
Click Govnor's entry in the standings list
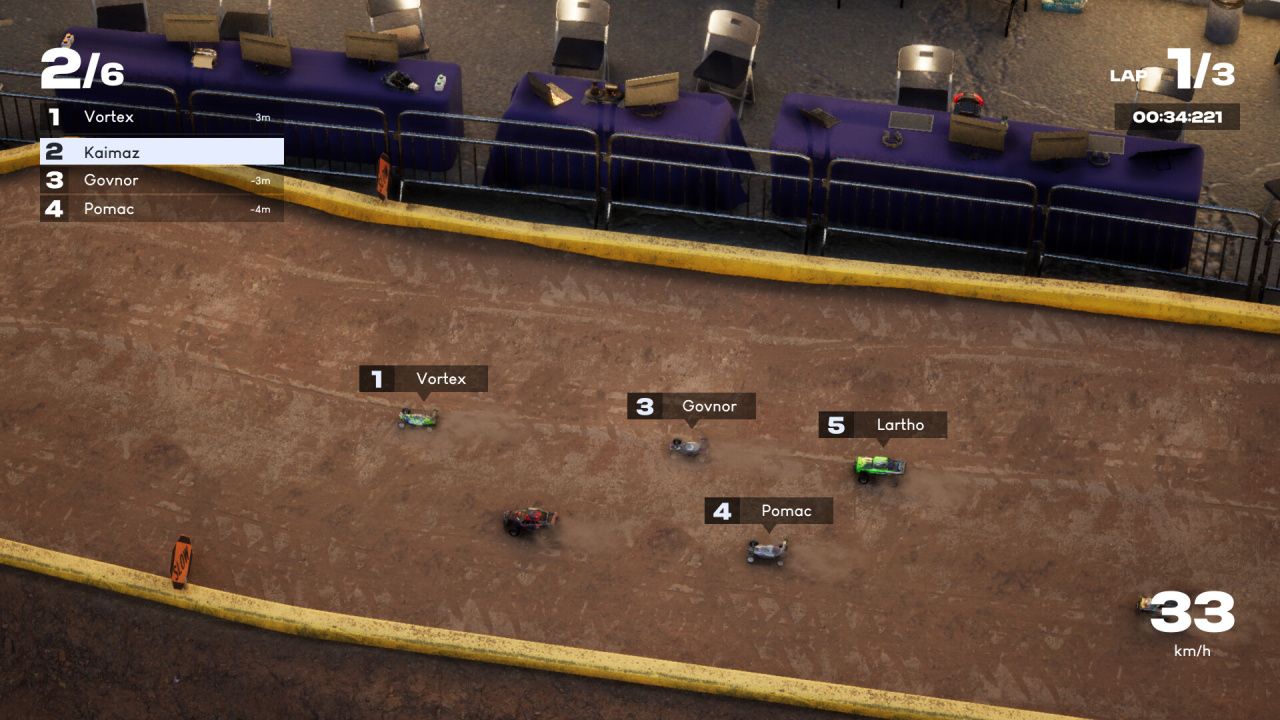(x=161, y=180)
